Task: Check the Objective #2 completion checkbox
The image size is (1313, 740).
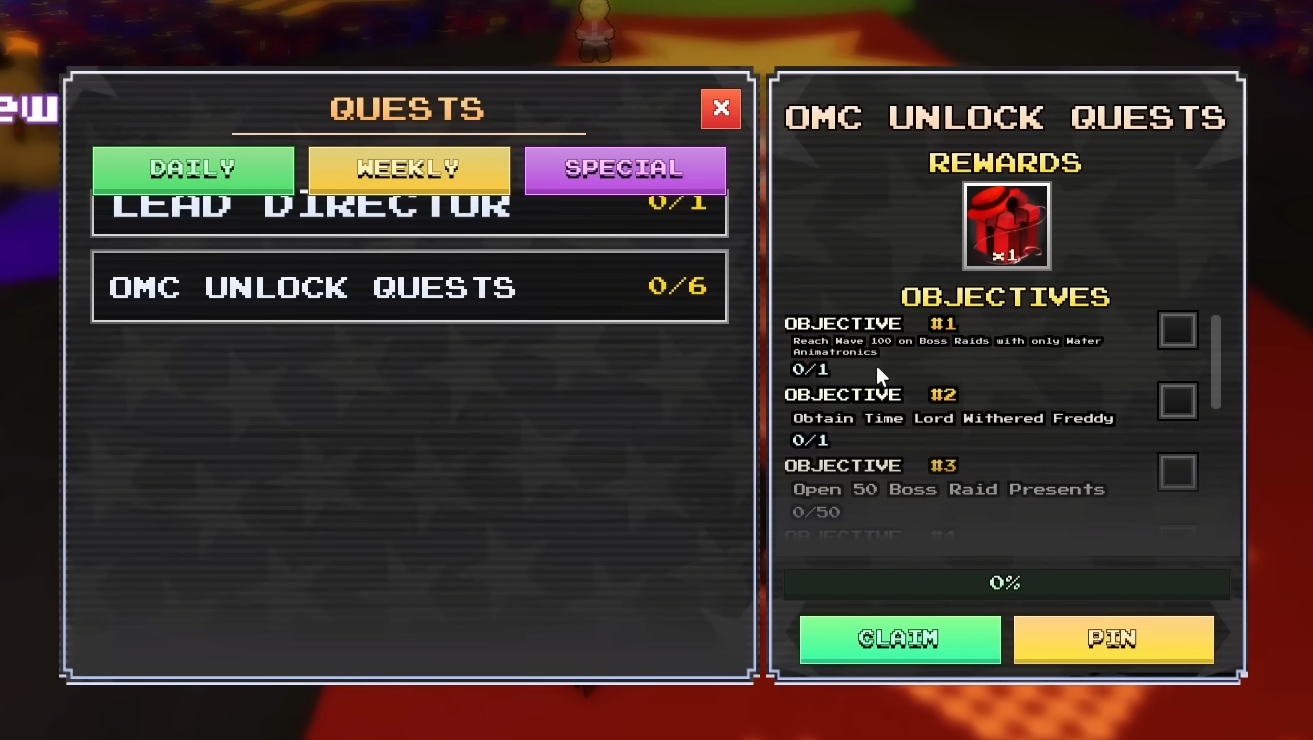Action: pos(1177,400)
